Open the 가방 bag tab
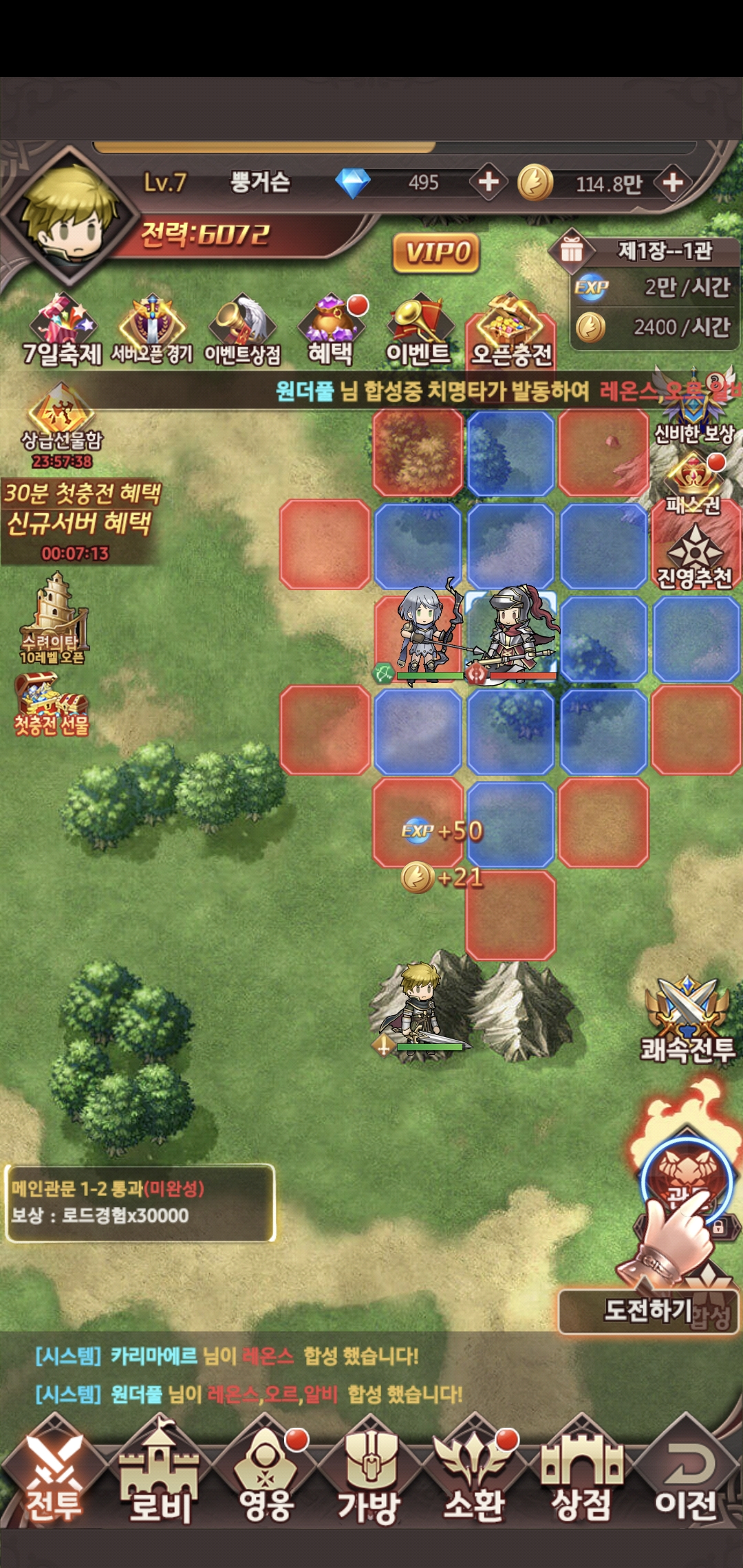Screen dimensions: 743x1568 (369, 1473)
